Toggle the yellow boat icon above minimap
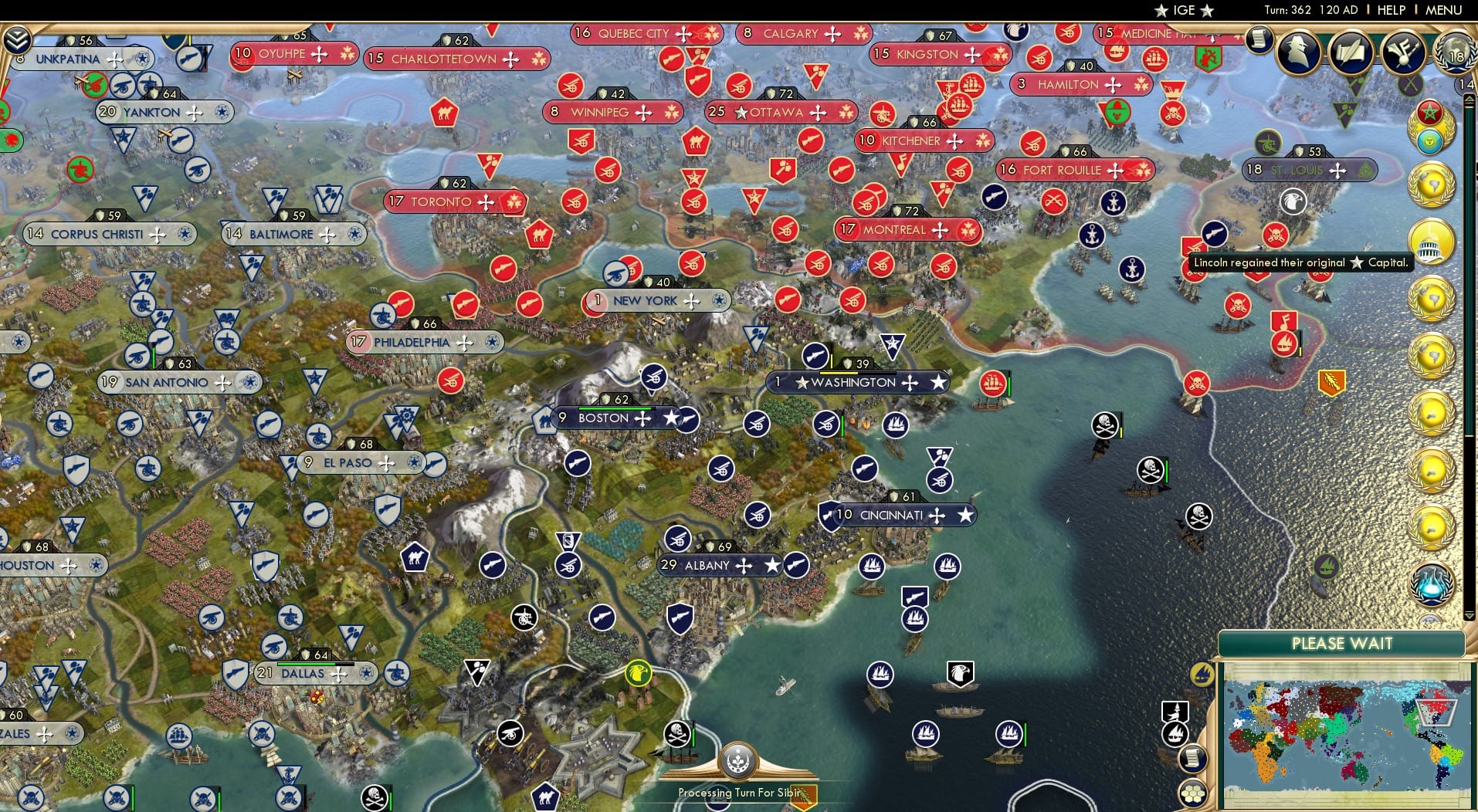 click(1201, 673)
